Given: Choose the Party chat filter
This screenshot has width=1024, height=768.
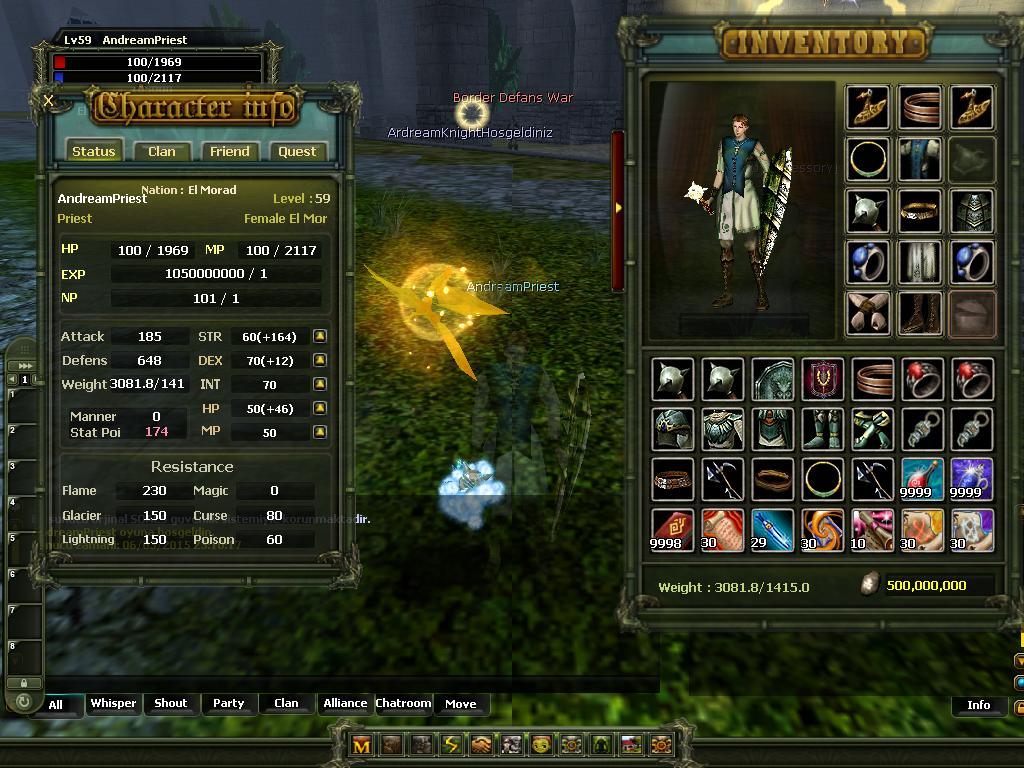Looking at the screenshot, I should pos(228,704).
